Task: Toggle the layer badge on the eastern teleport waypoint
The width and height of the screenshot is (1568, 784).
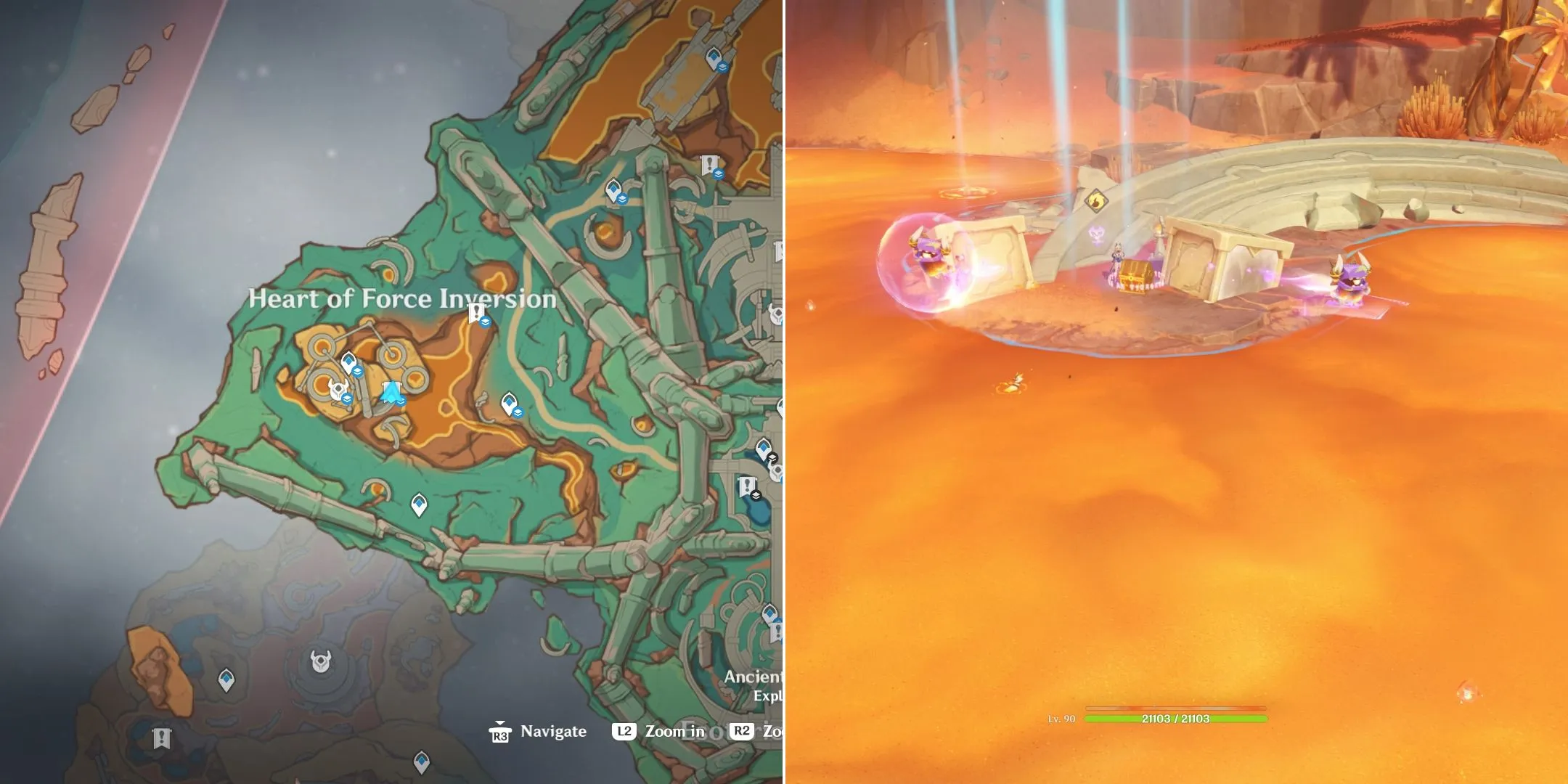Action: click(x=519, y=411)
